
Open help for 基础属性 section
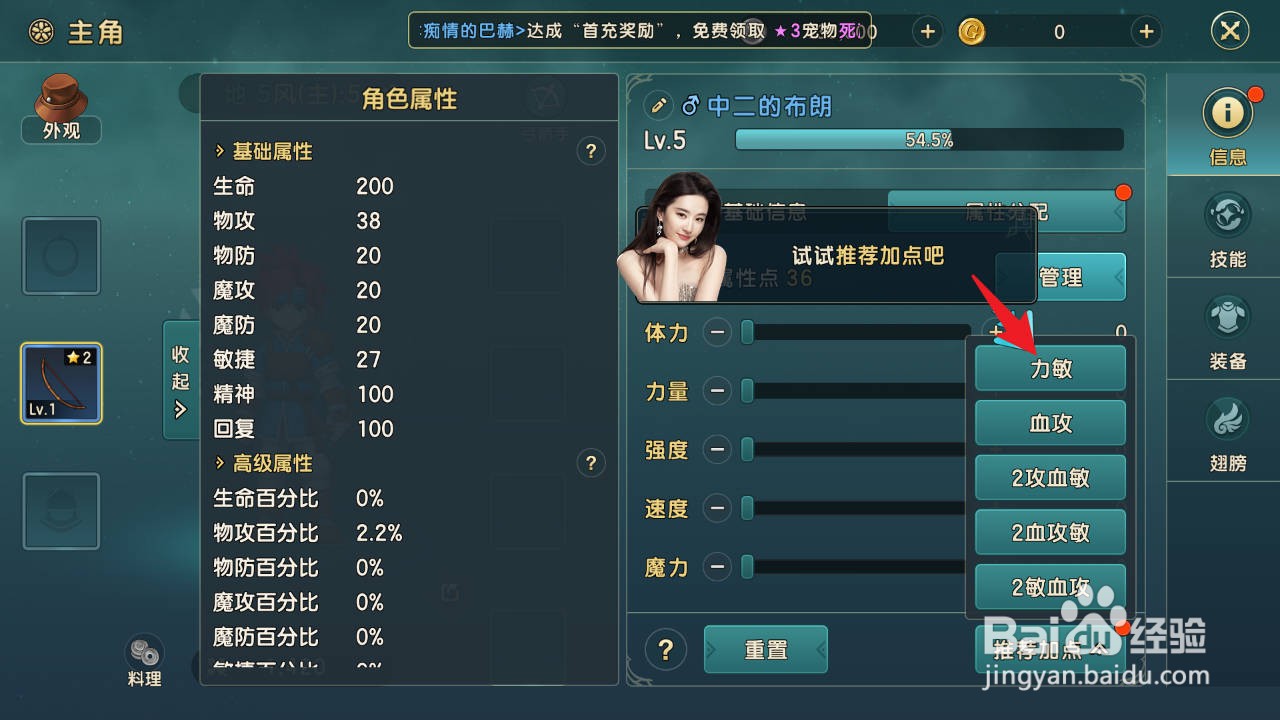pyautogui.click(x=591, y=151)
